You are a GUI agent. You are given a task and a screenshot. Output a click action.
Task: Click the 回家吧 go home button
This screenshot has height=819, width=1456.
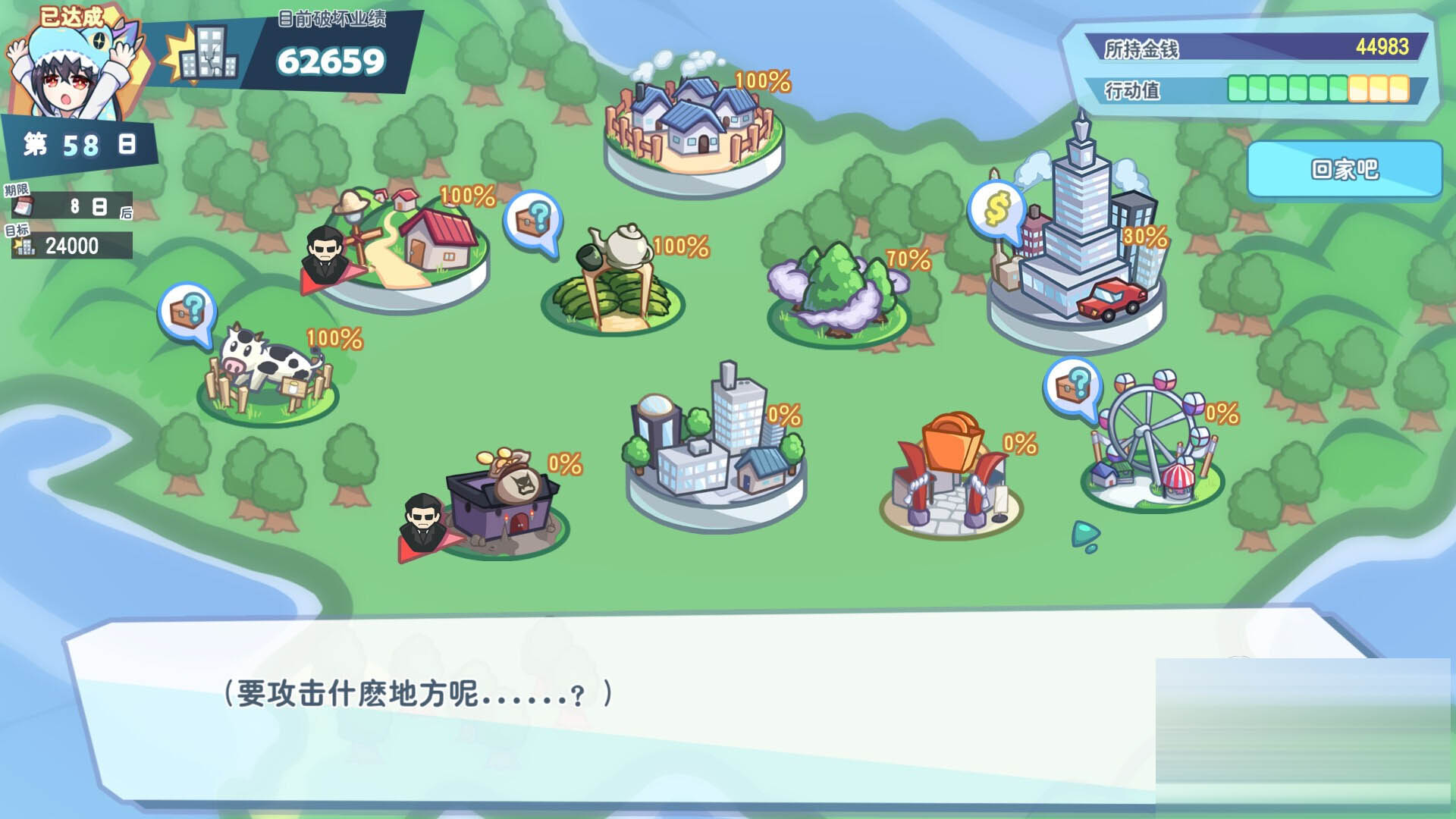(1344, 169)
